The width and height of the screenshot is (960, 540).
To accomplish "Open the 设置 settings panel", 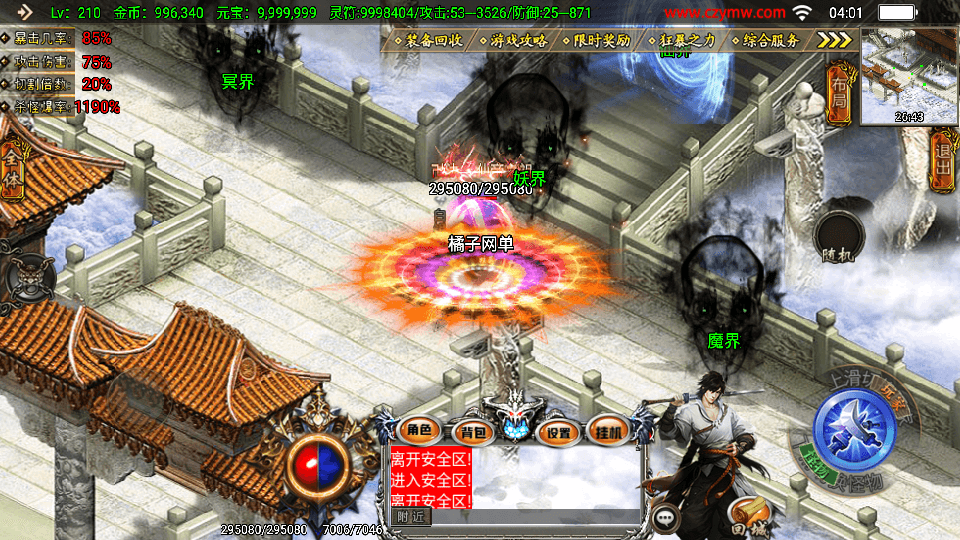I will (559, 432).
